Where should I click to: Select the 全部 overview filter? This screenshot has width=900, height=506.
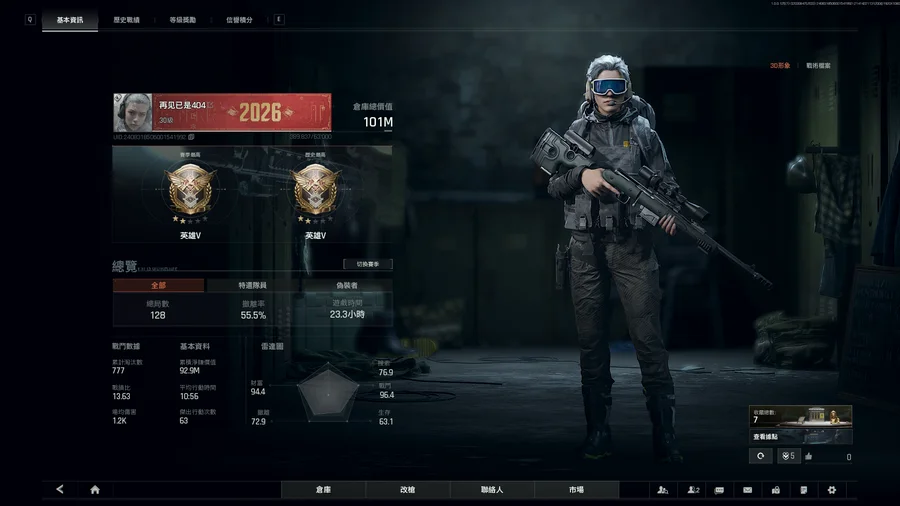point(158,285)
